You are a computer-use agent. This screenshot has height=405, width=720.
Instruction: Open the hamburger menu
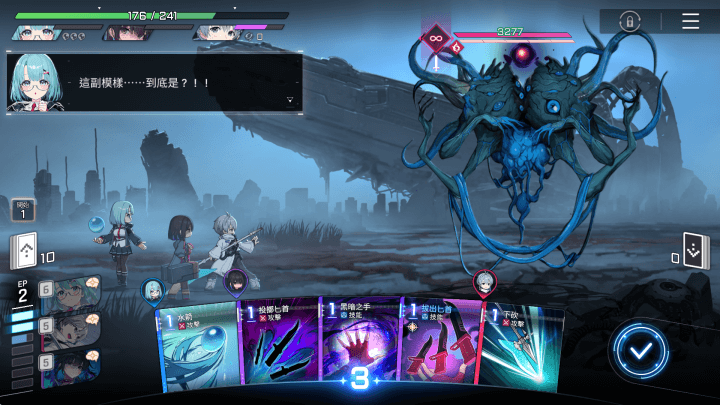[690, 20]
